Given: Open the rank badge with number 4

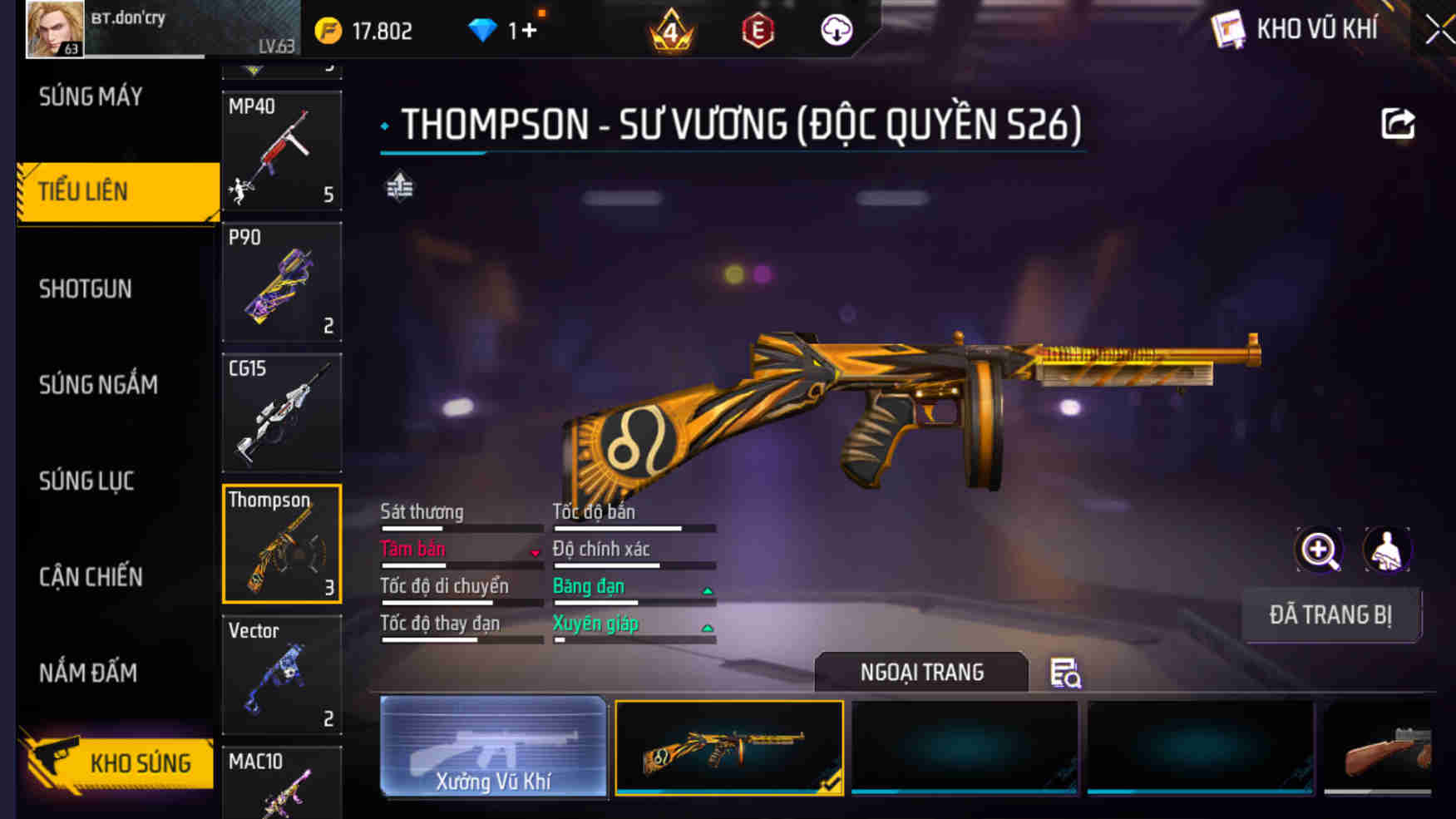Looking at the screenshot, I should pos(672,32).
